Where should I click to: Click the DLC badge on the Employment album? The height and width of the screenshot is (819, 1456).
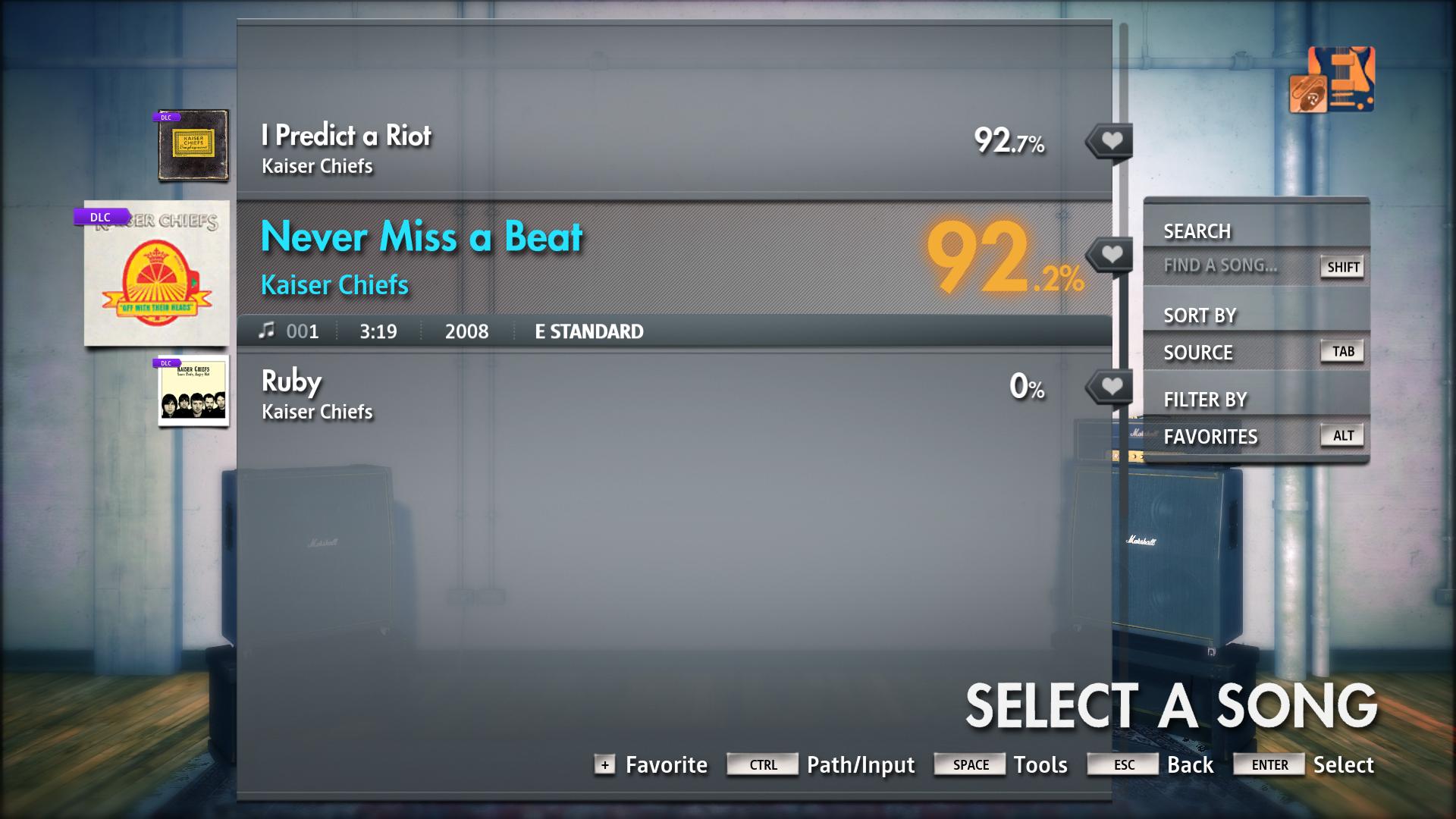(x=166, y=118)
